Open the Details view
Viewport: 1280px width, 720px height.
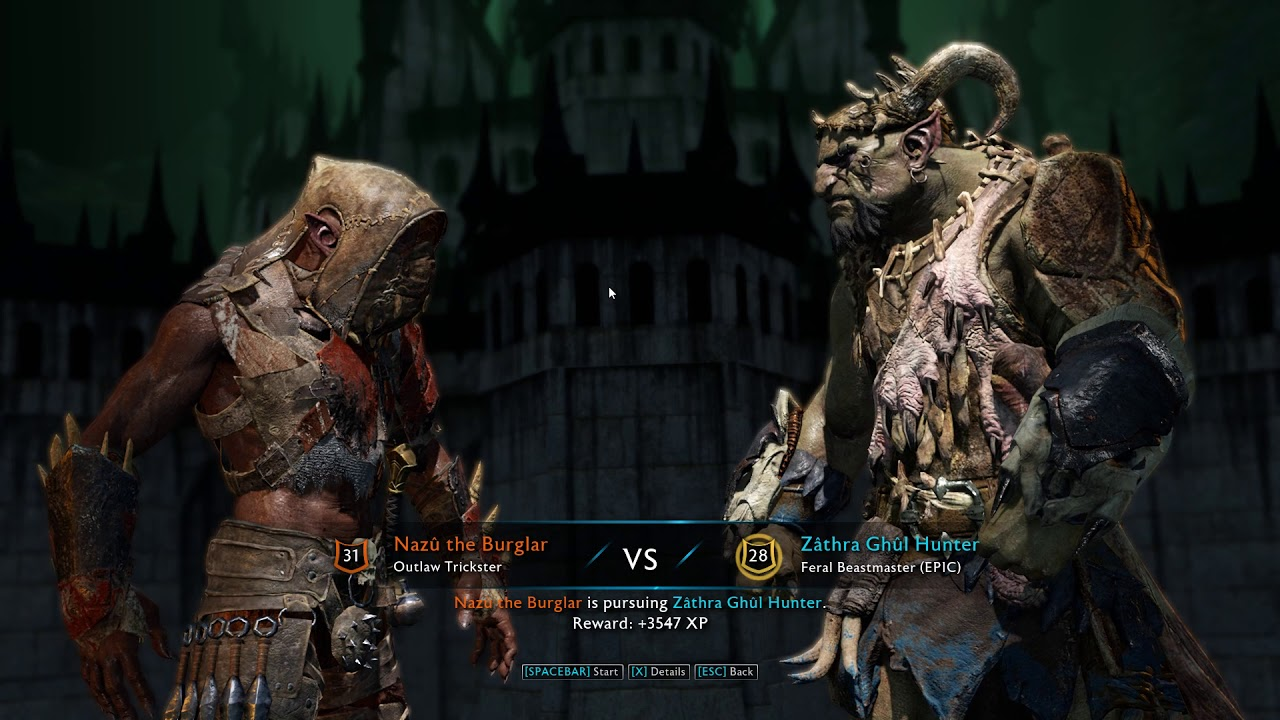[658, 672]
